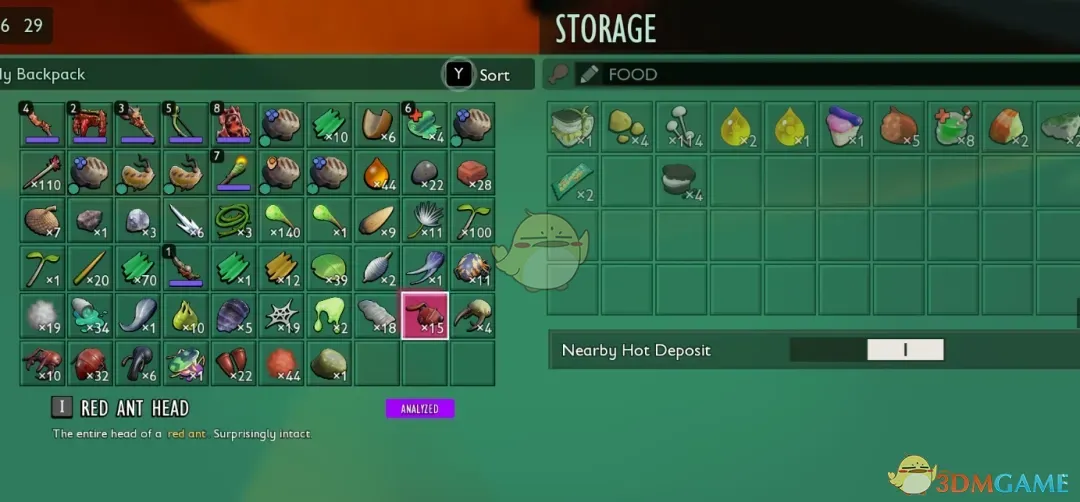Select the mint package stack in storage
This screenshot has height=502, width=1080.
pyautogui.click(x=573, y=179)
